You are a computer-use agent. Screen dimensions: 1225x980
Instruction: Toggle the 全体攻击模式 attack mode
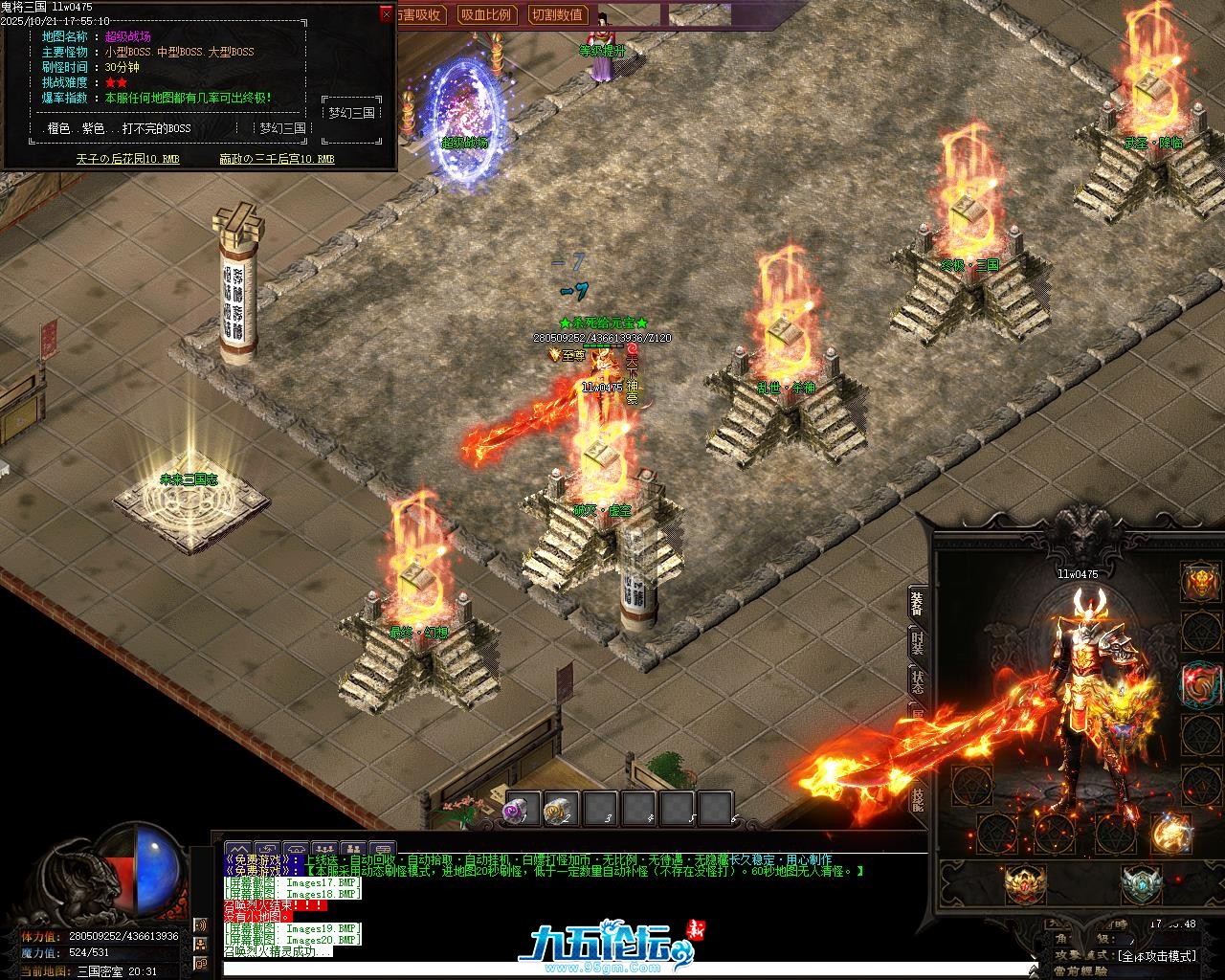(1157, 956)
